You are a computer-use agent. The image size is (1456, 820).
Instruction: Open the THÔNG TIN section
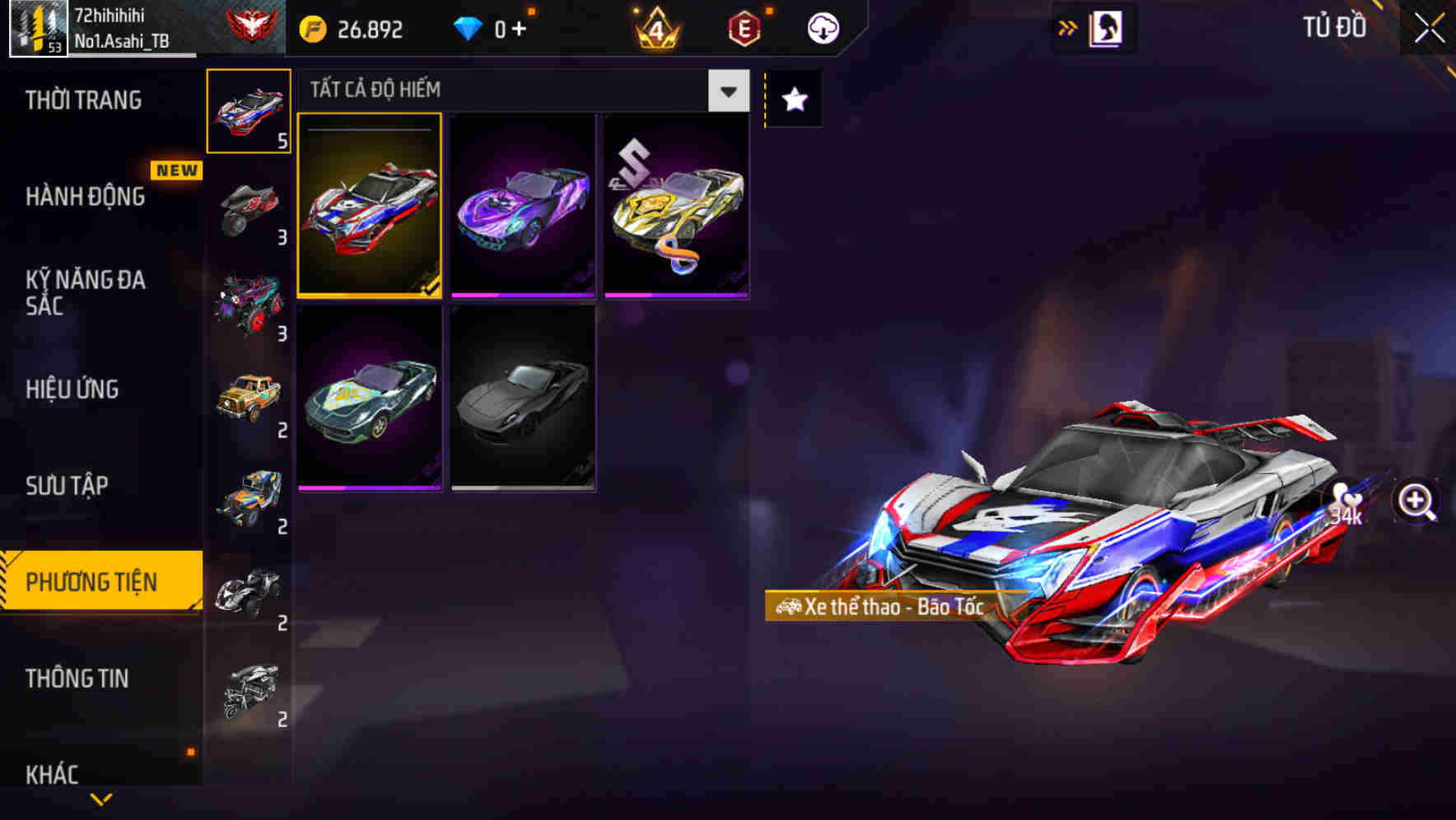coord(77,679)
